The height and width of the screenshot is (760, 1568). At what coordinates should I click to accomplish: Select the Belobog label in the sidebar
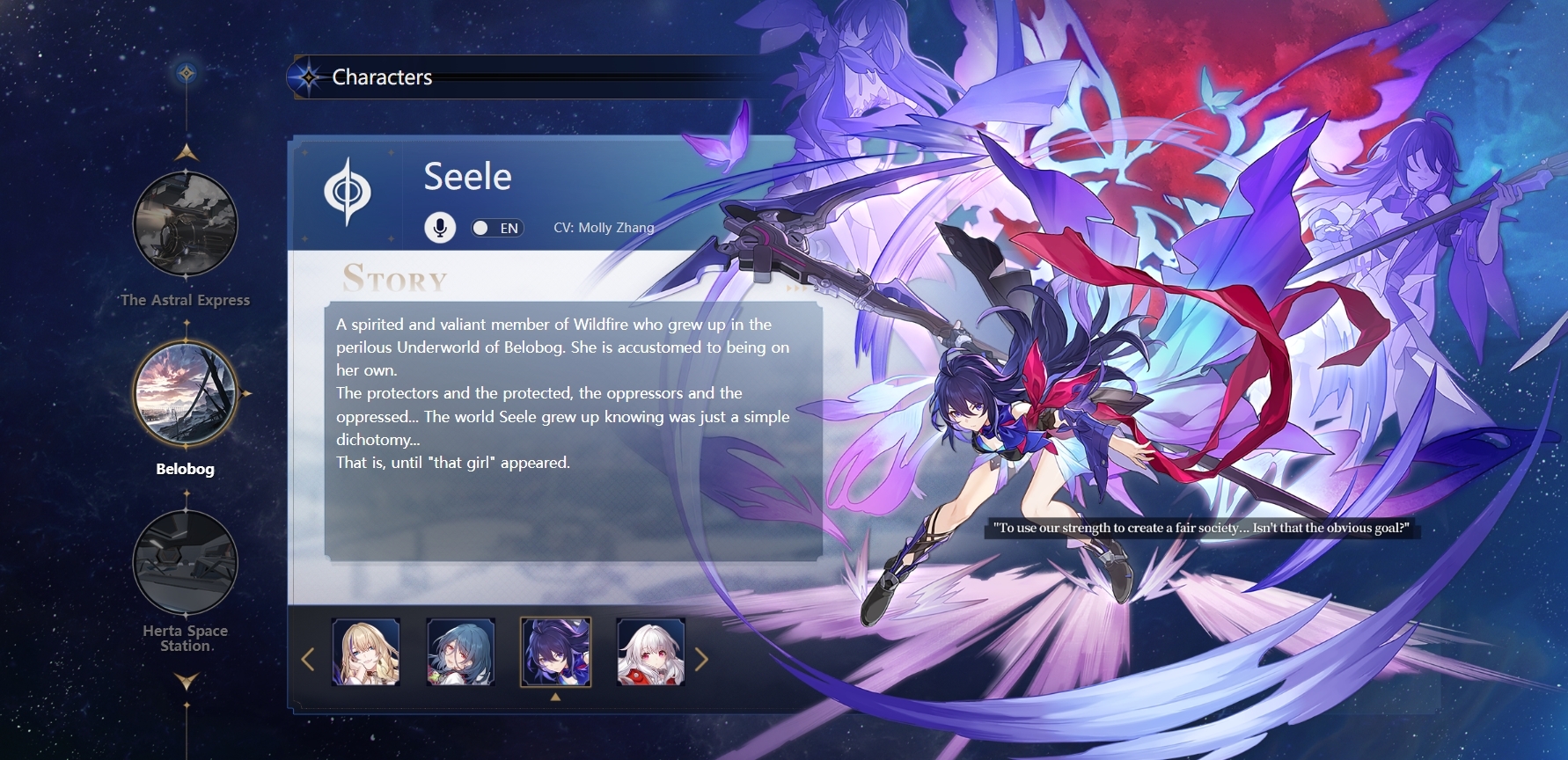pos(185,469)
